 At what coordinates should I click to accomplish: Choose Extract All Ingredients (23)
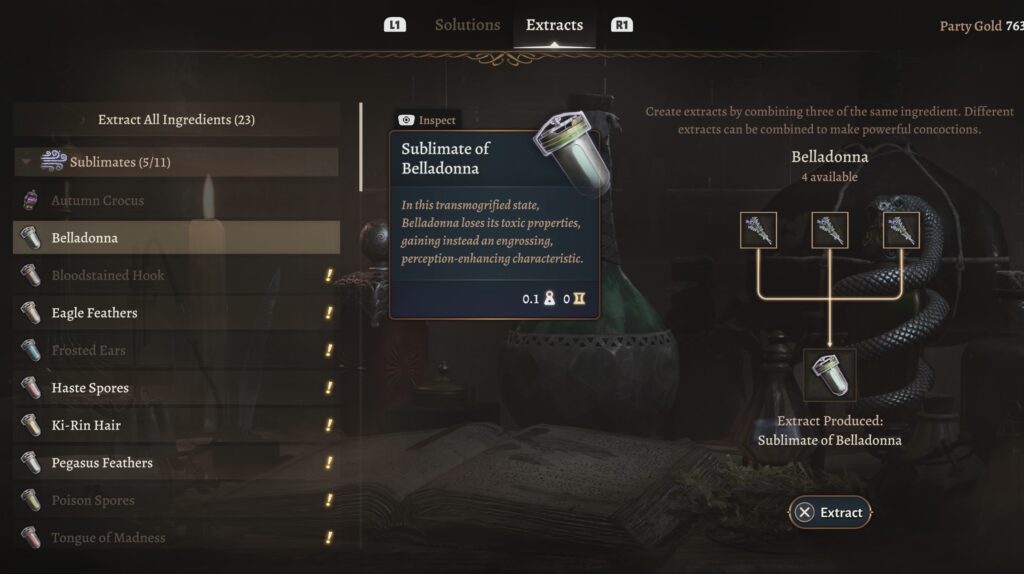point(176,120)
